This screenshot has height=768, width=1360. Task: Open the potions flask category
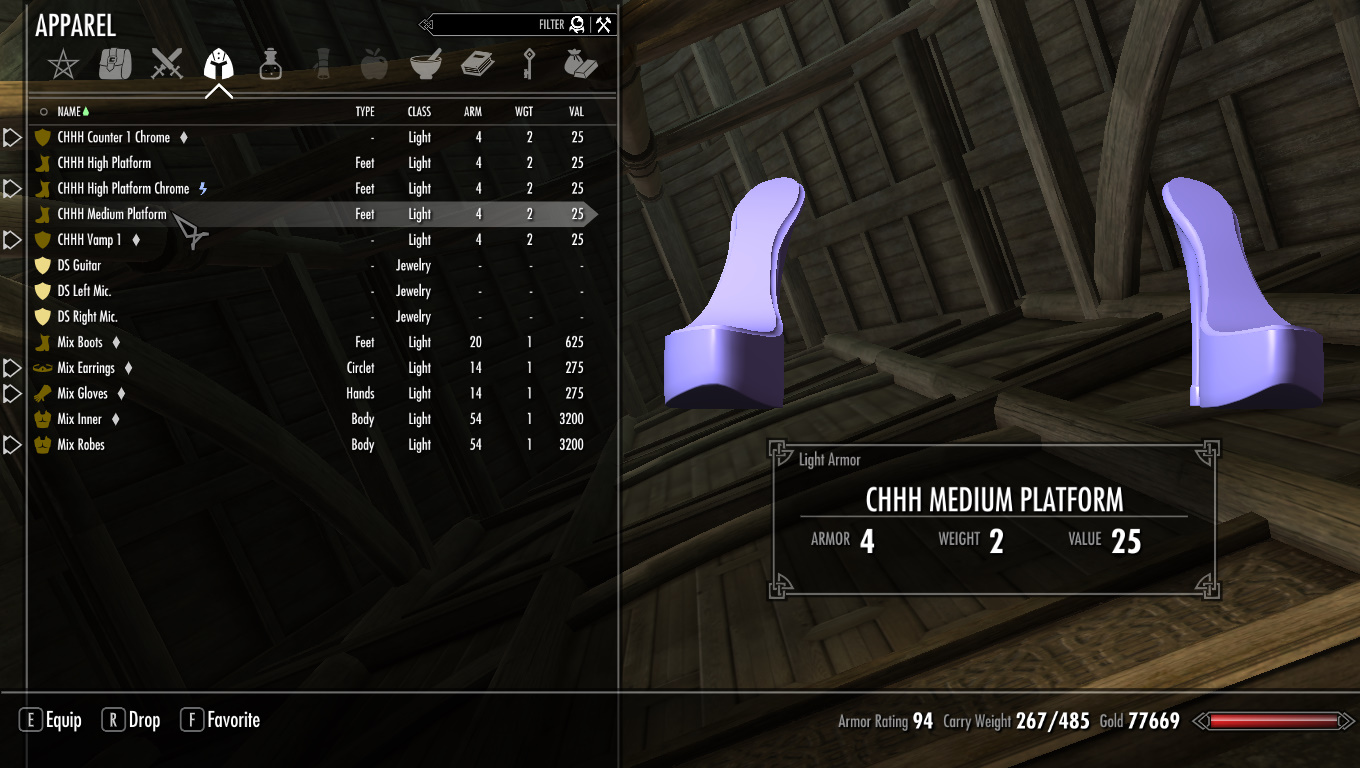pyautogui.click(x=270, y=65)
